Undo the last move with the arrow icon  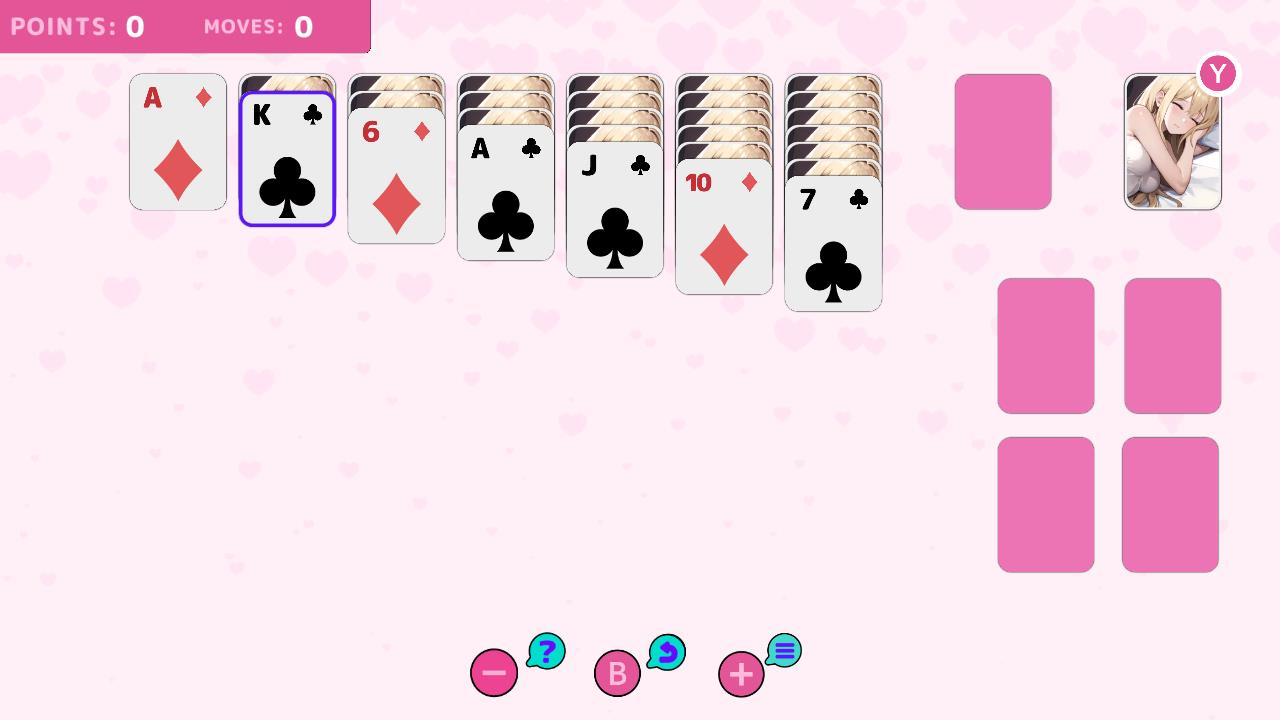click(667, 650)
